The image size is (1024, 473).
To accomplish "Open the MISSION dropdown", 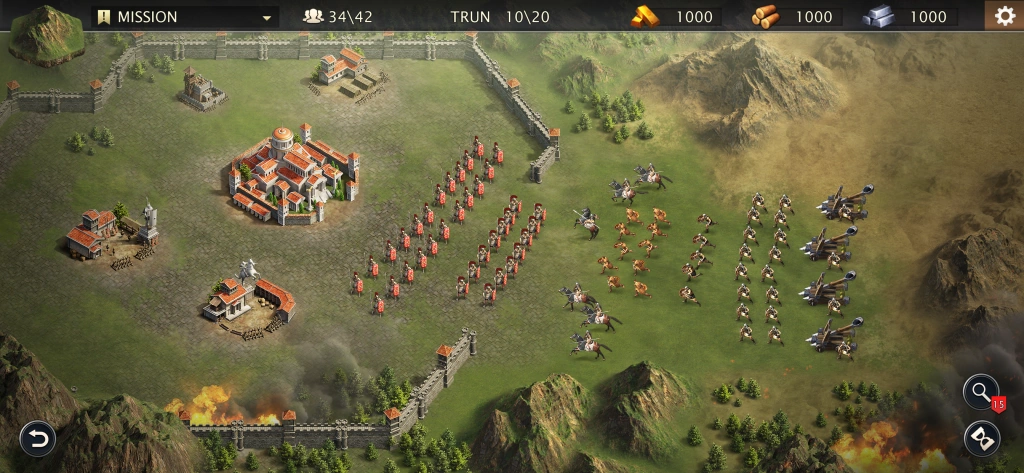I will point(185,17).
